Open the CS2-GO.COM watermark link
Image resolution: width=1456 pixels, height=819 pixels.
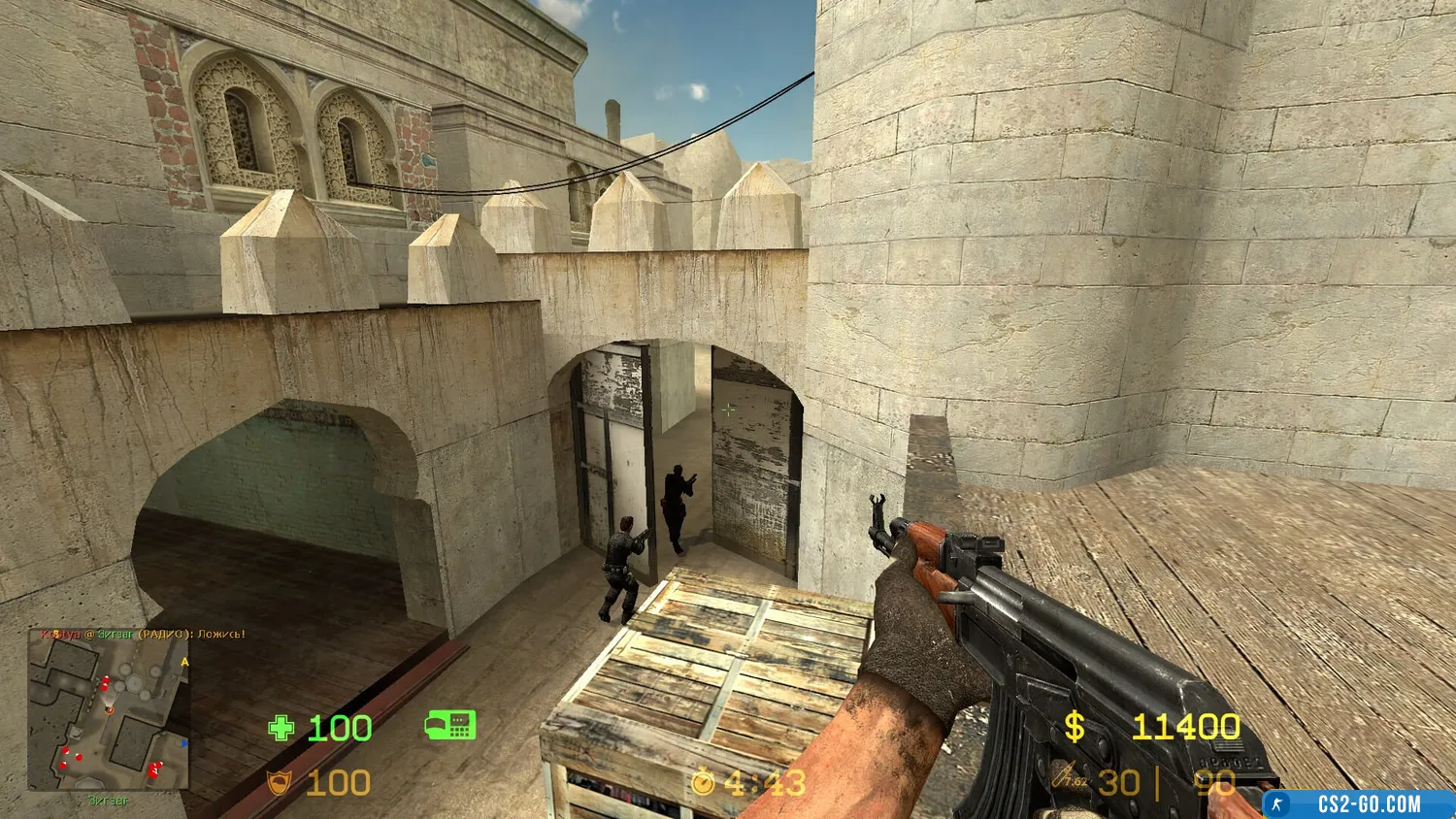point(1359,803)
